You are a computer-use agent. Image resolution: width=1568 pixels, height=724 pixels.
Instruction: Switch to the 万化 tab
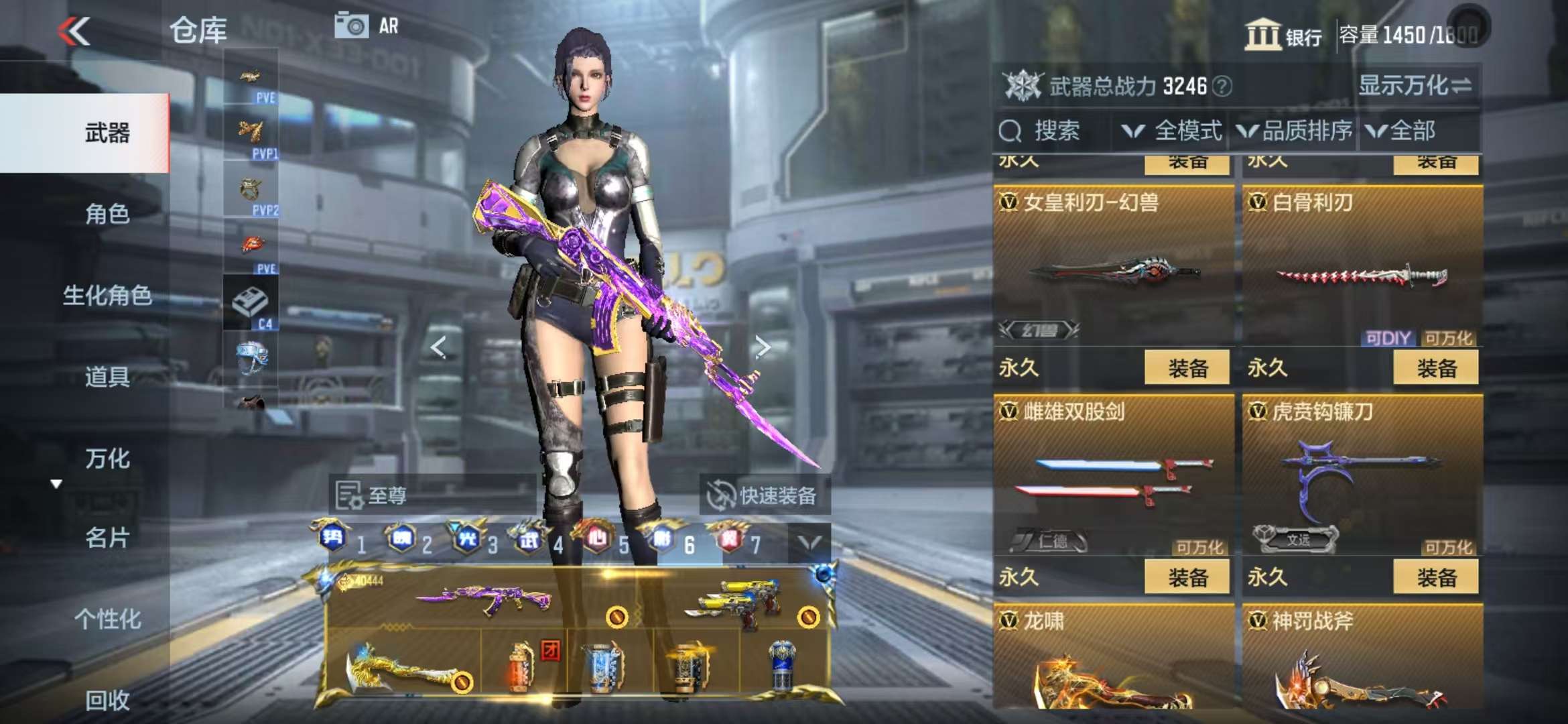click(107, 459)
